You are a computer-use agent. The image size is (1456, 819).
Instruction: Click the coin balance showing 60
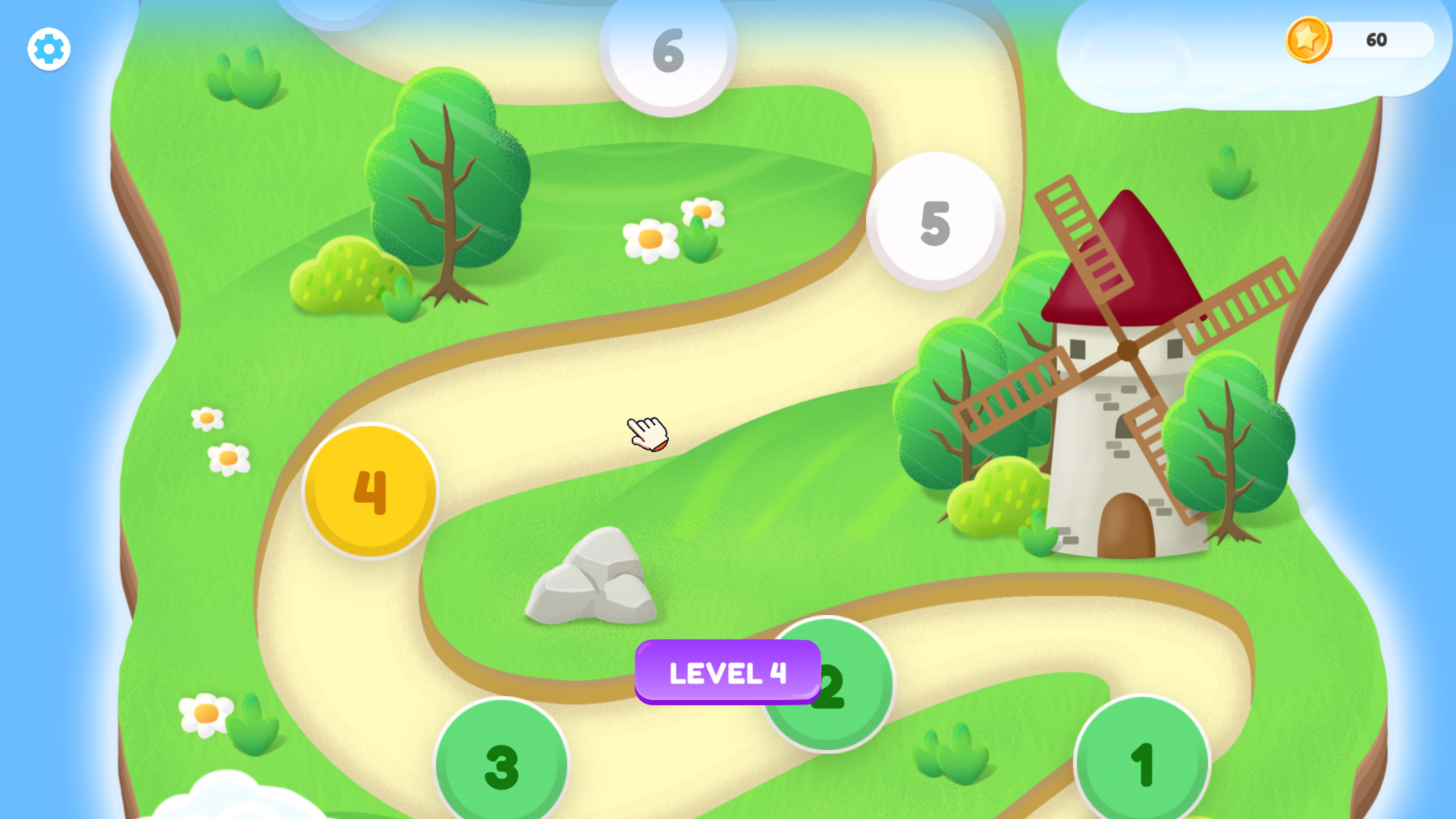(x=1377, y=39)
